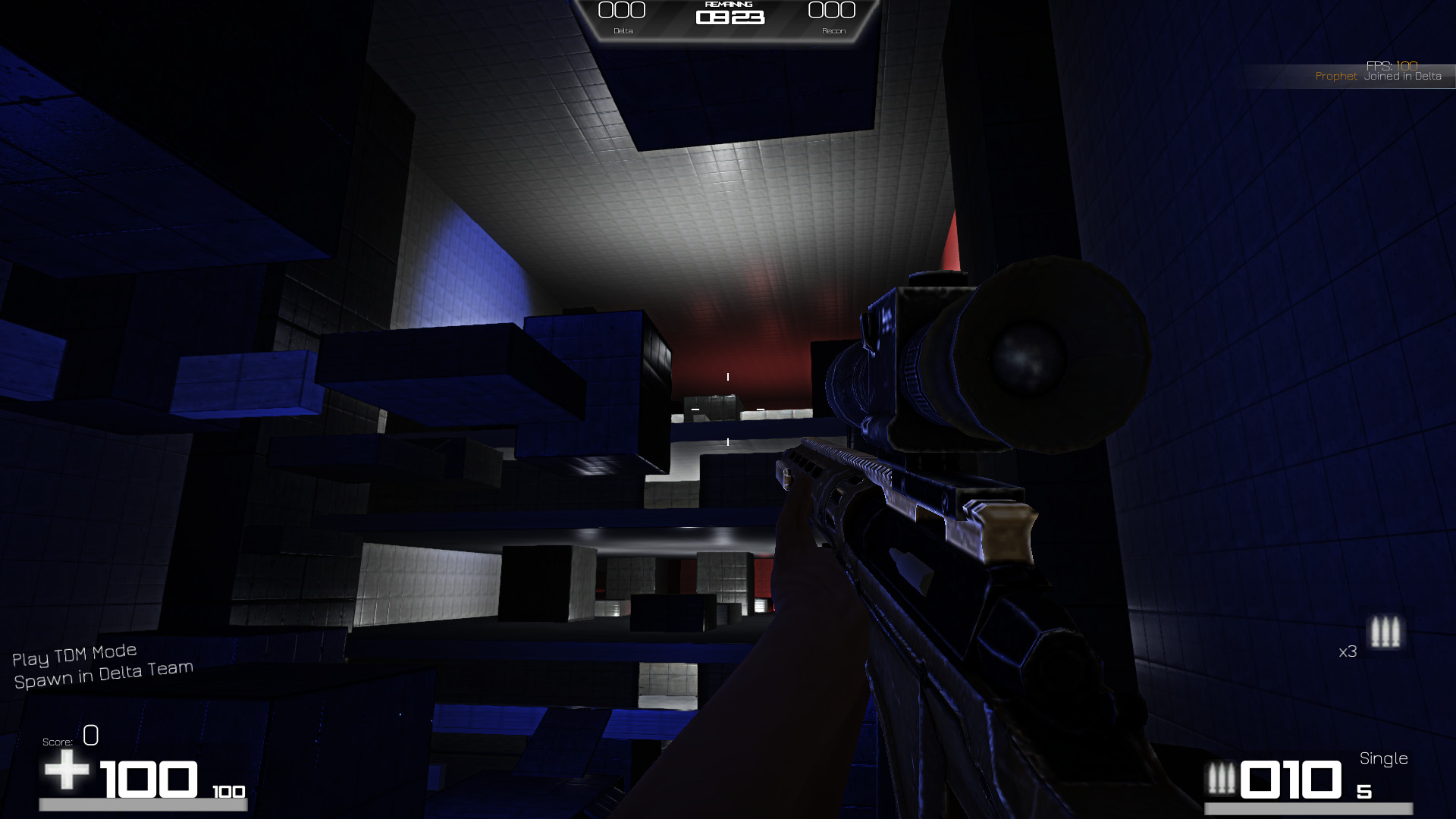This screenshot has width=1456, height=819.
Task: Toggle Single fire mode indicator
Action: 1384,758
